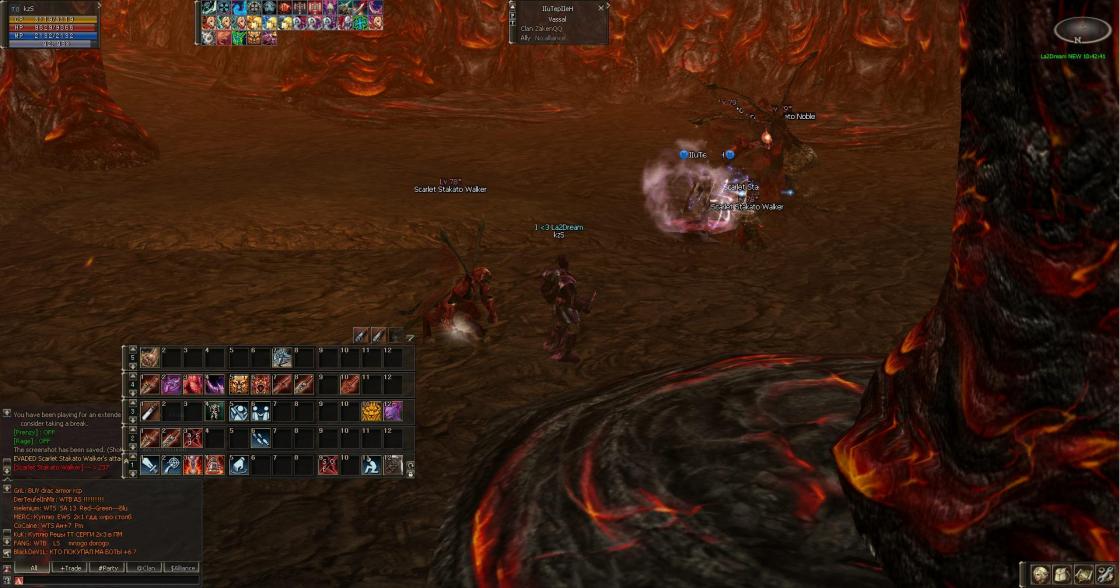Open the #Party chat tab
Screen dimensions: 1120x588
pos(106,567)
